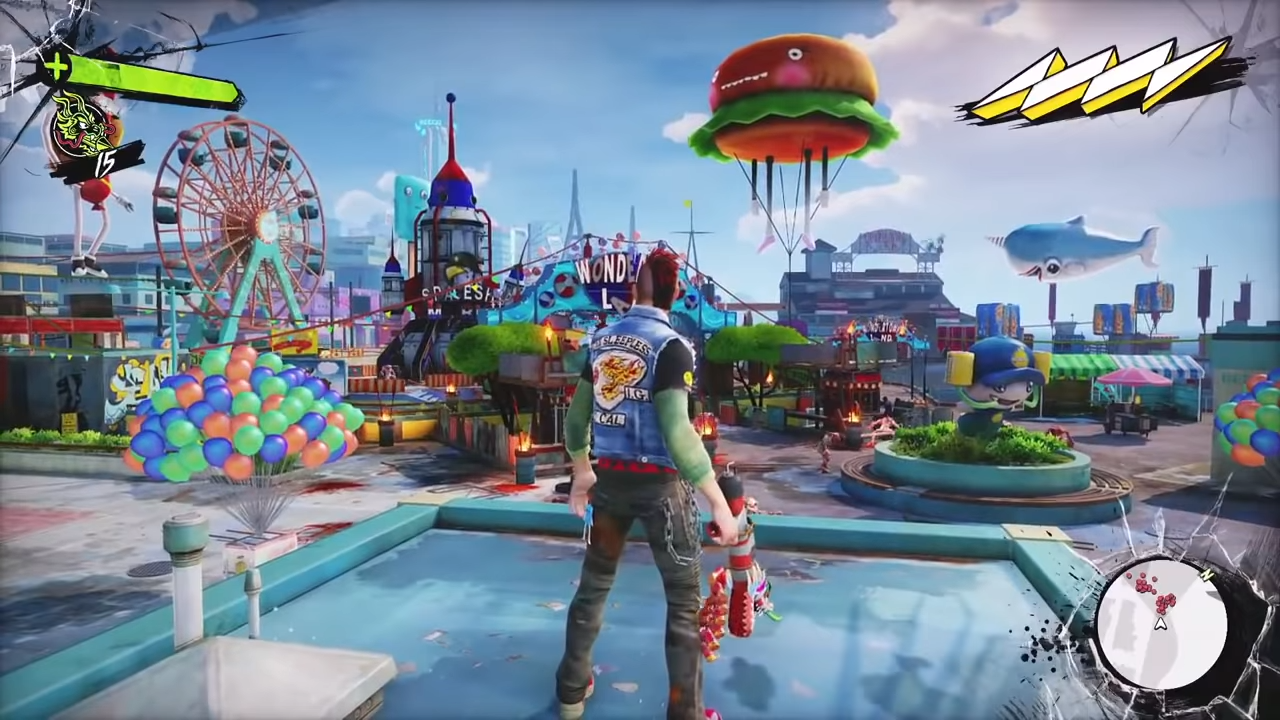Click the floating burger balloon
Viewport: 1280px width, 720px height.
coord(790,95)
